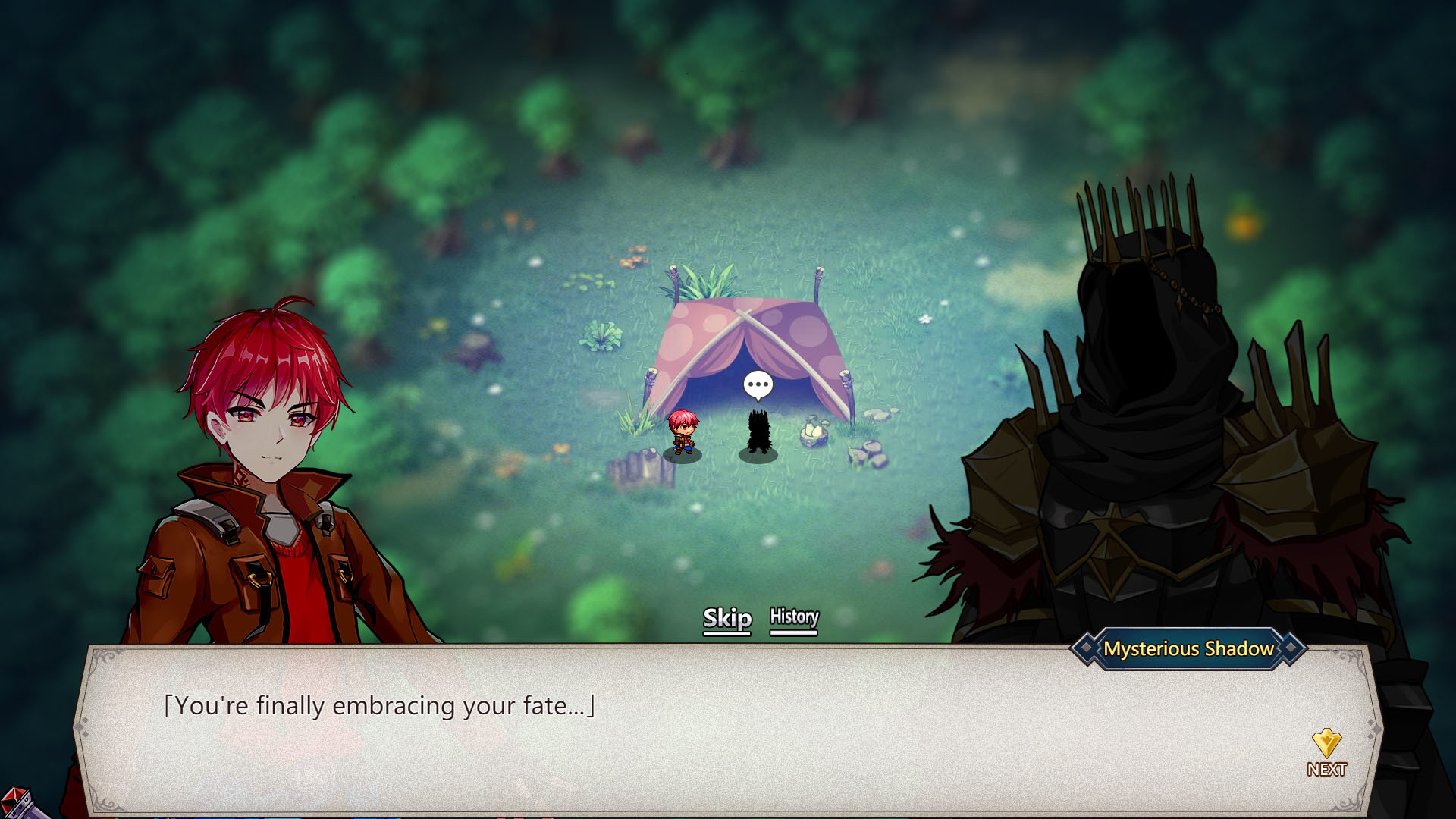Advance dialogue with the NEXT gem
The width and height of the screenshot is (1456, 819).
click(1326, 752)
